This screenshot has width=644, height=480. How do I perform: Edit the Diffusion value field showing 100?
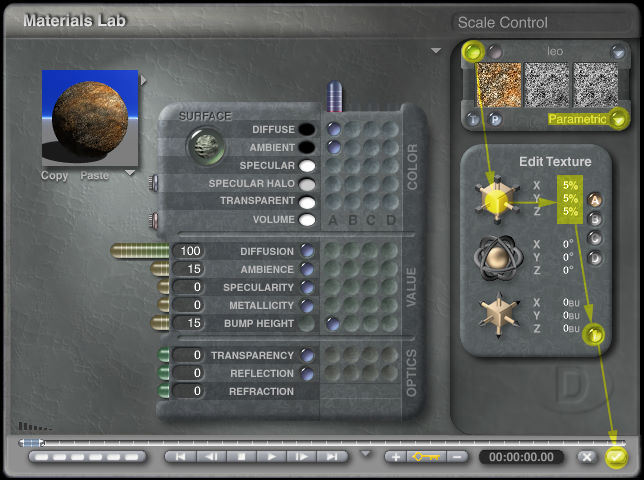(189, 251)
